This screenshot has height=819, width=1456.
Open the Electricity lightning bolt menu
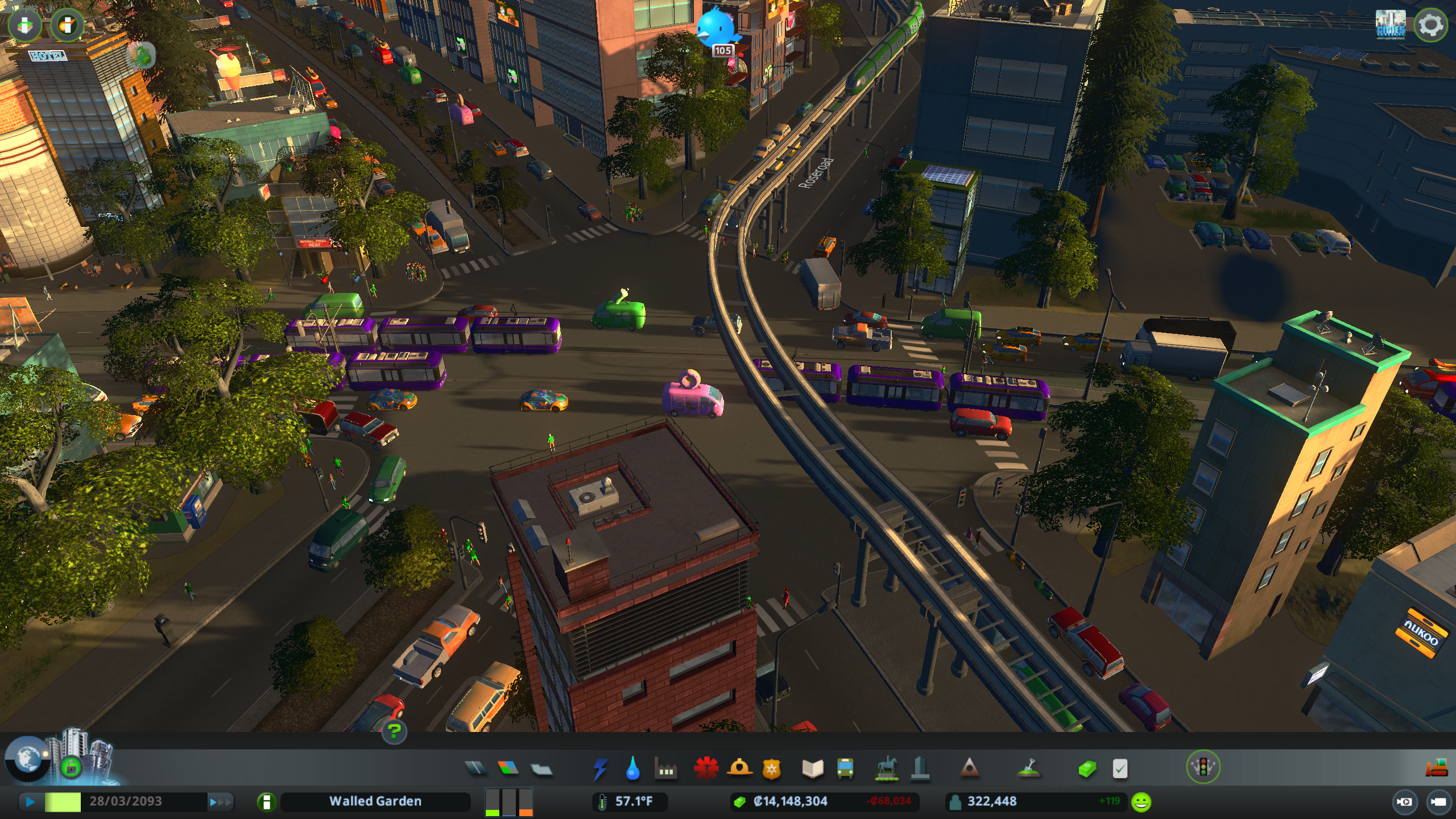(x=601, y=769)
